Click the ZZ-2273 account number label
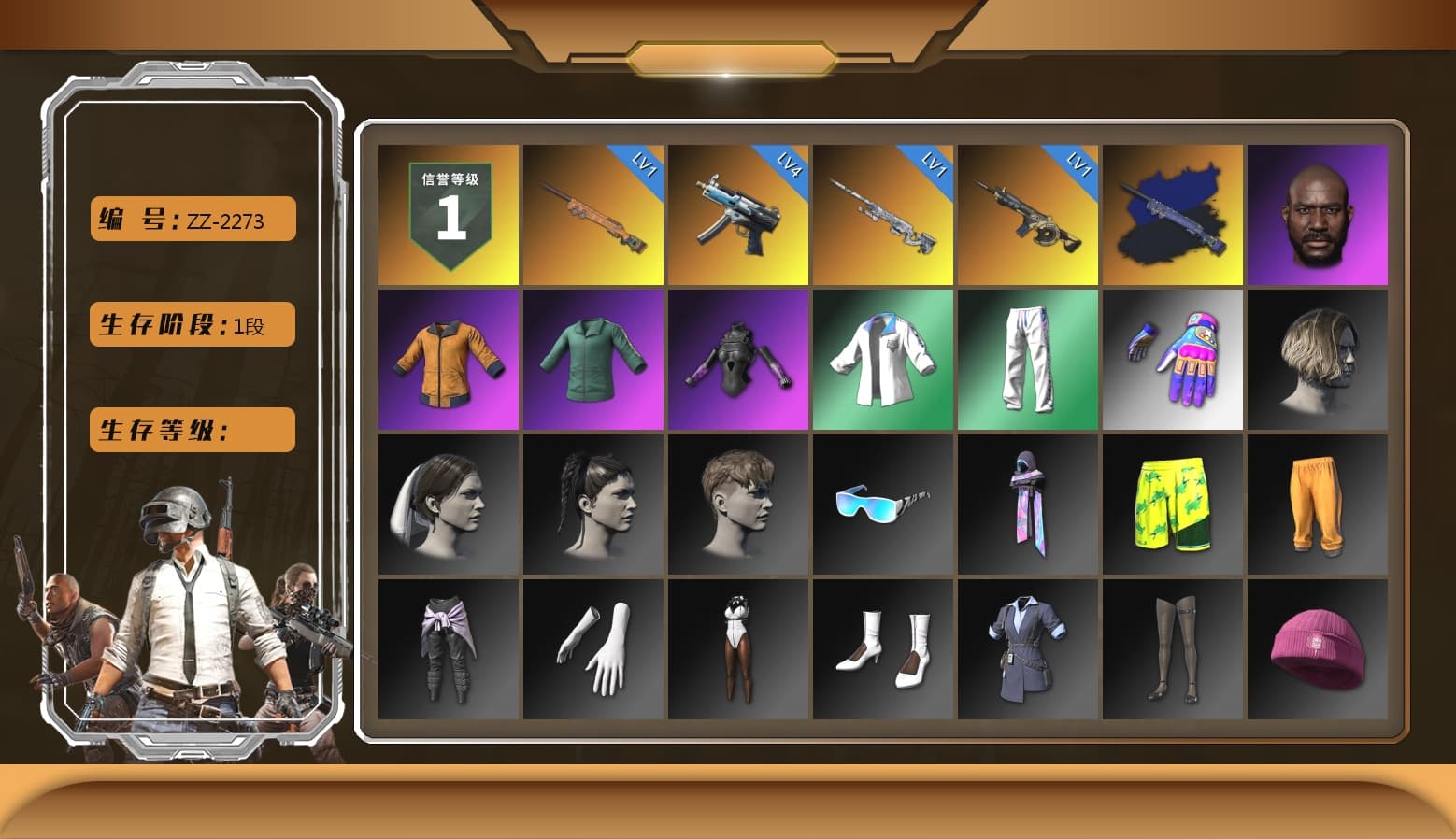 192,219
